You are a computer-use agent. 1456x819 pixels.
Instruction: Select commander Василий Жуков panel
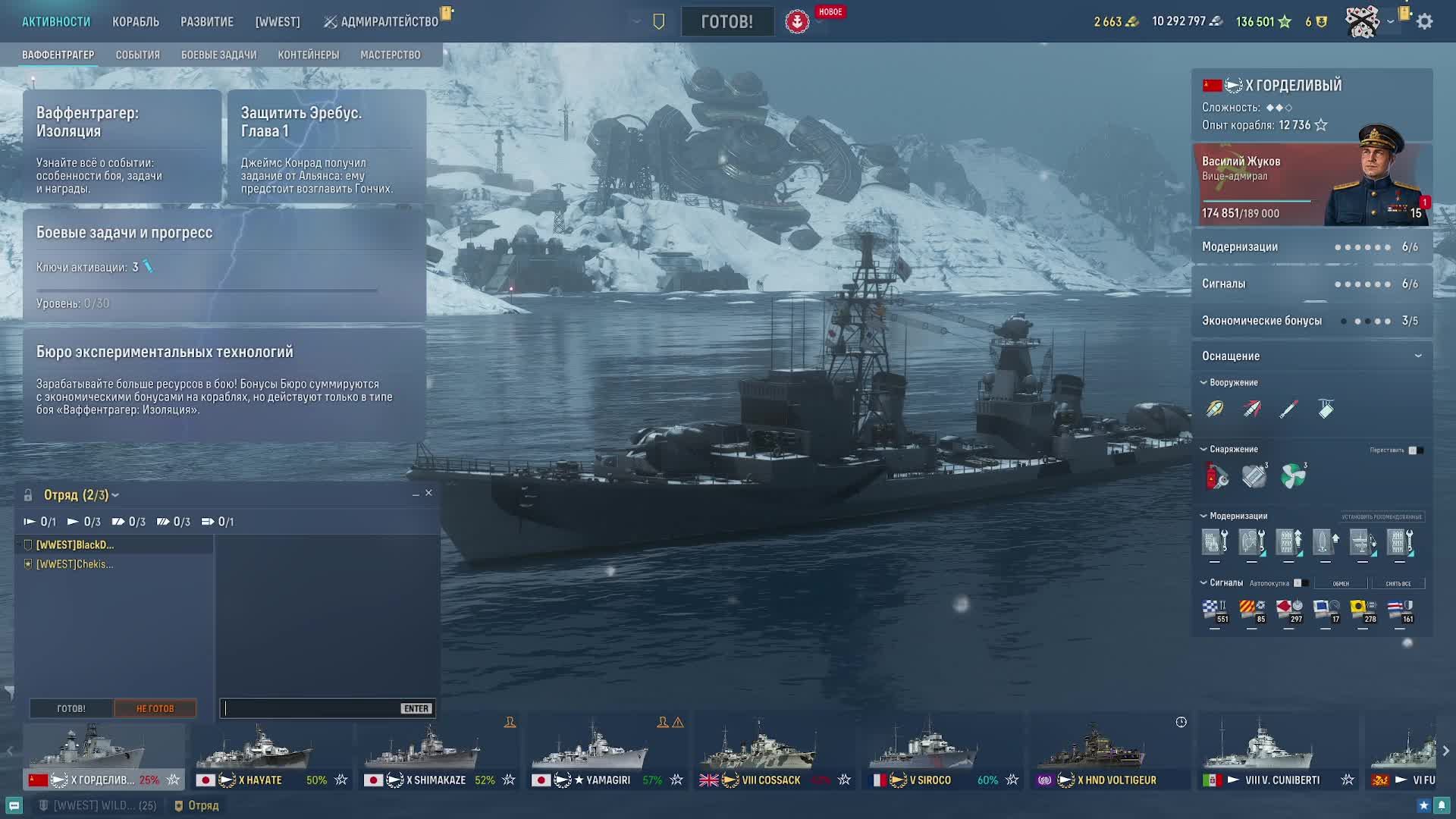point(1311,184)
